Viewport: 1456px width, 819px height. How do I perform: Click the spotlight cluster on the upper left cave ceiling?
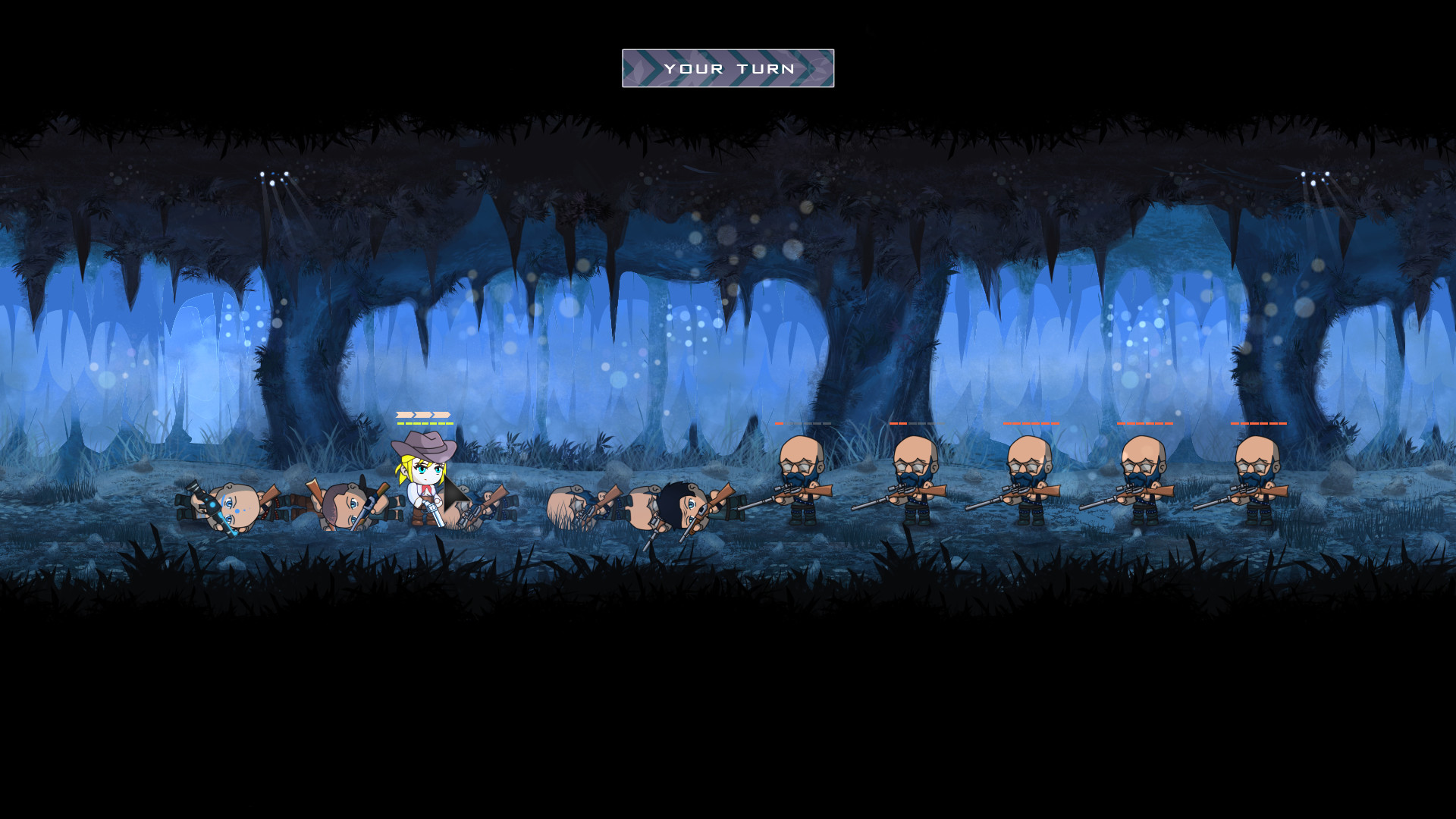(x=273, y=178)
